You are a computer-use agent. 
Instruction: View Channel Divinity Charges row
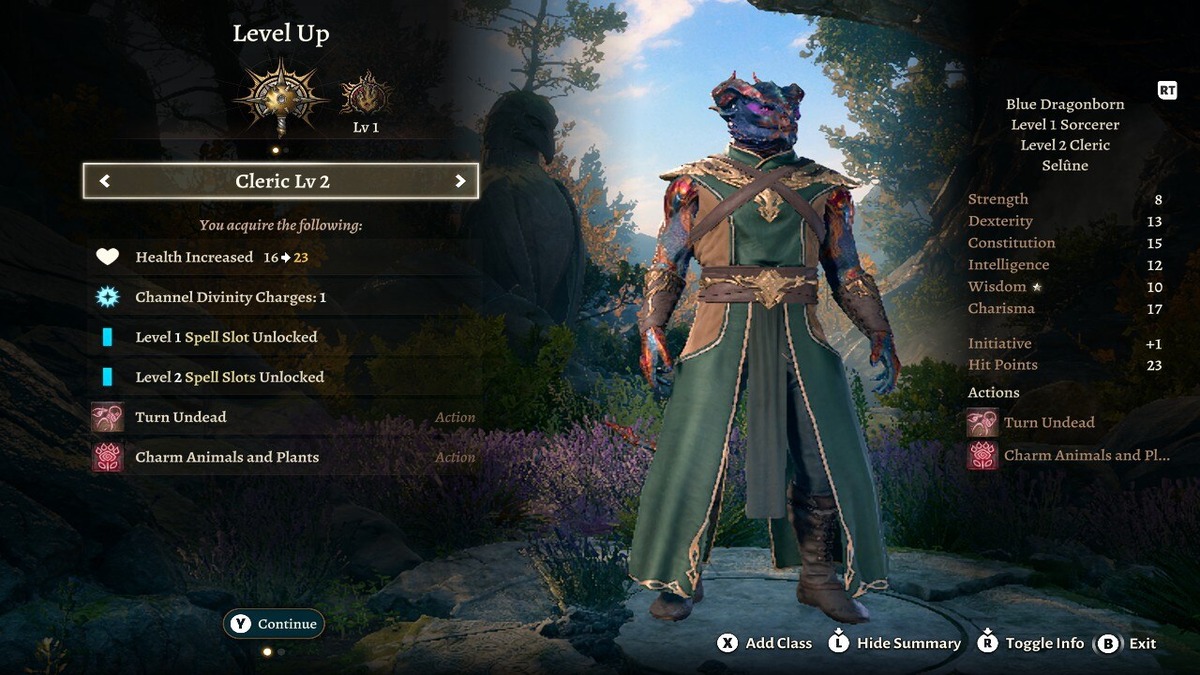click(x=281, y=297)
